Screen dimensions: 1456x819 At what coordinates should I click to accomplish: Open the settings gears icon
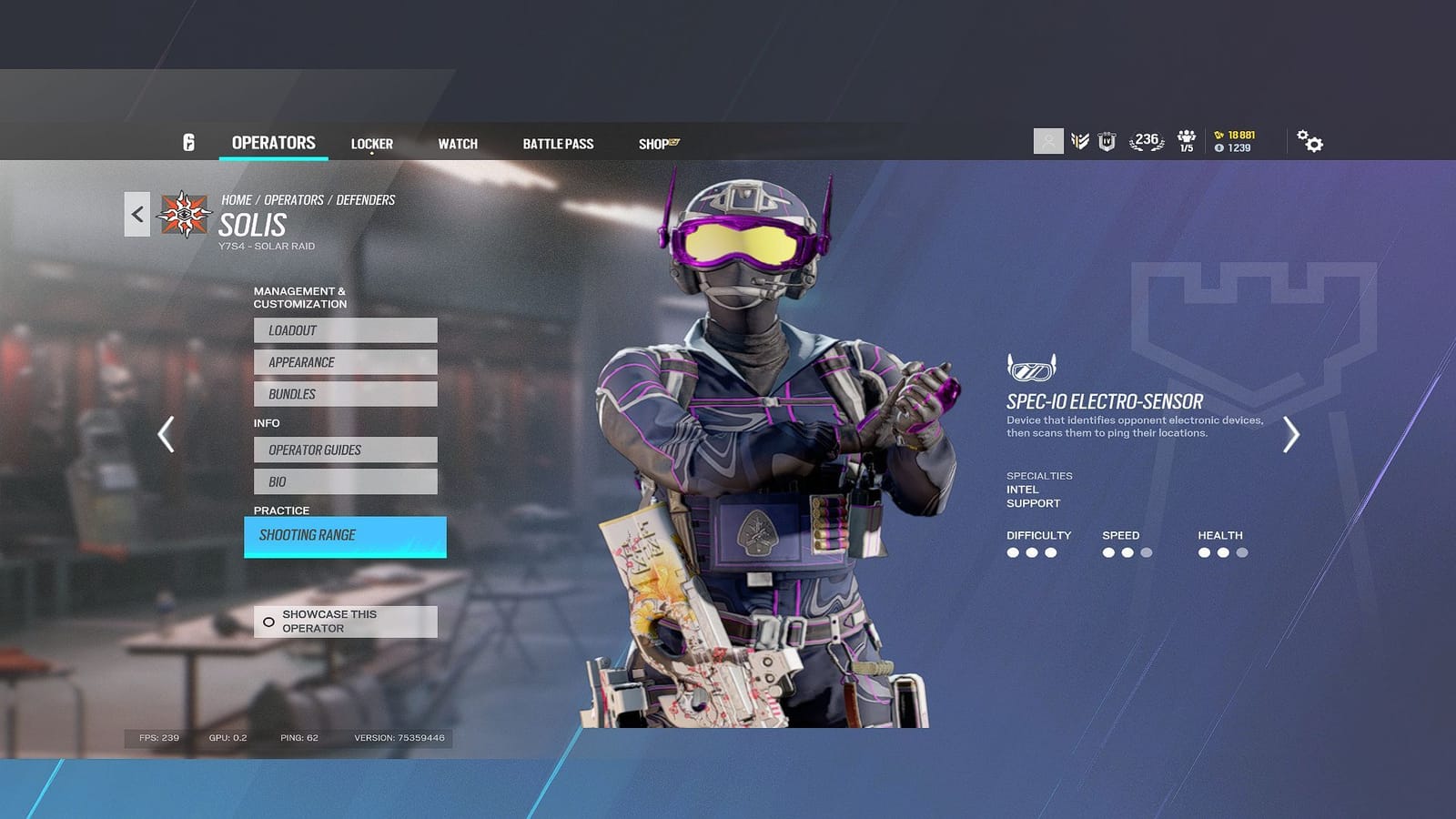(x=1310, y=141)
